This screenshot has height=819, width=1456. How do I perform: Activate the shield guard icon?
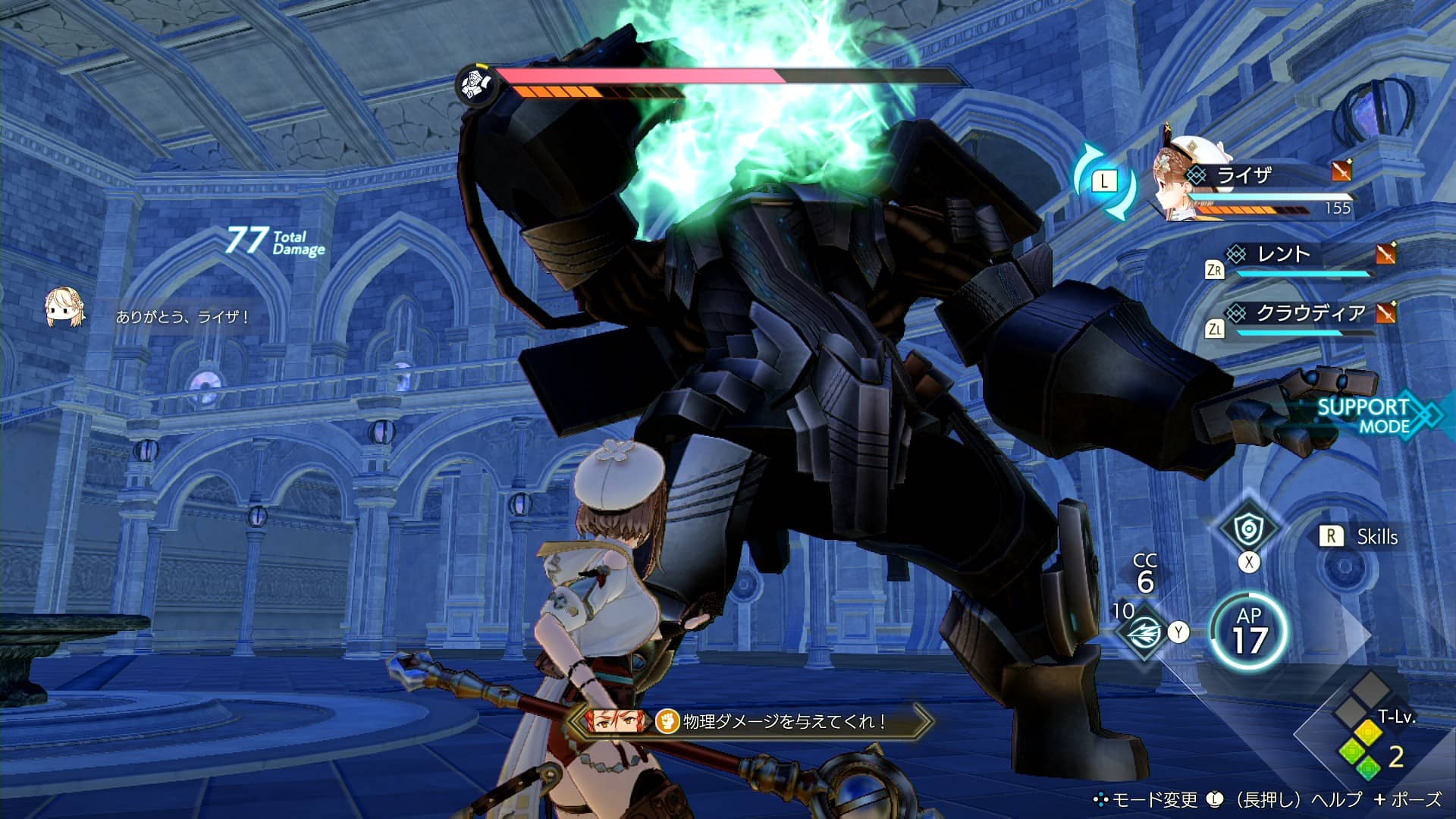pyautogui.click(x=1247, y=529)
